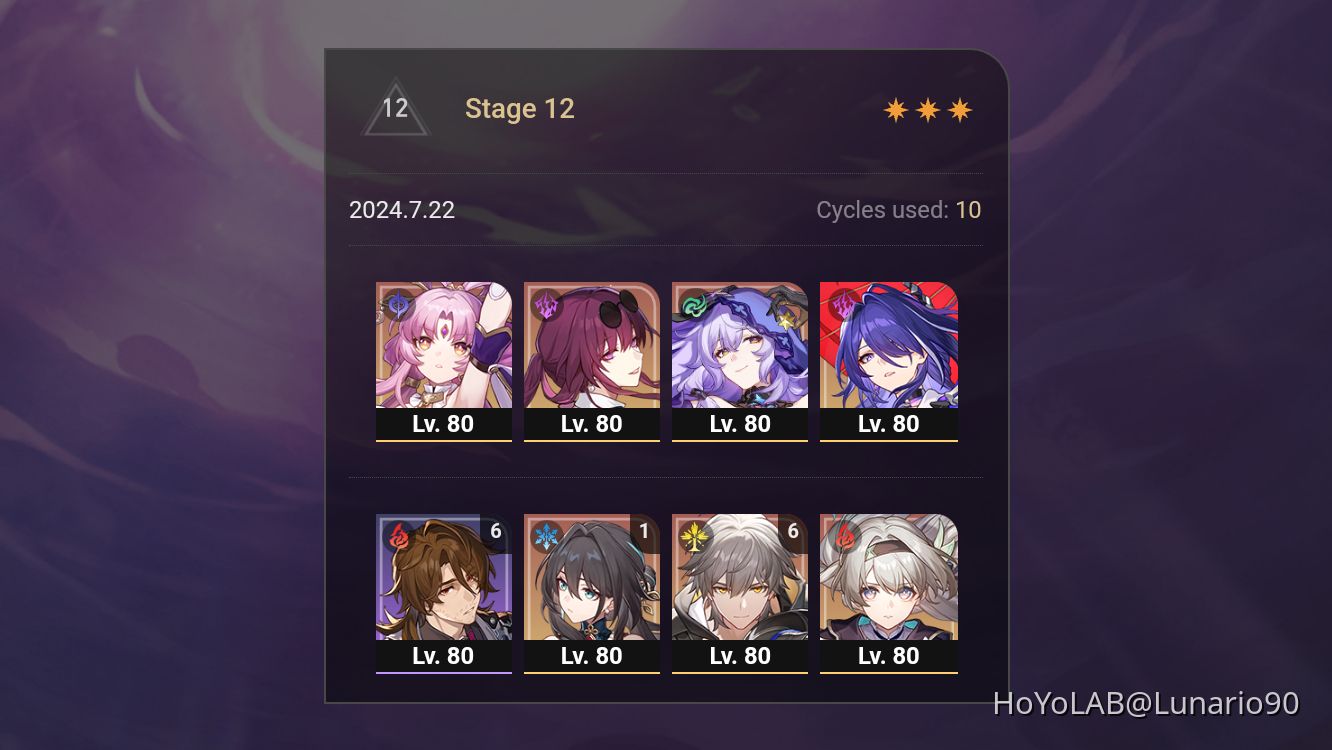Select the 2024.7.22 date text
Viewport: 1332px width, 750px height.
click(x=401, y=210)
